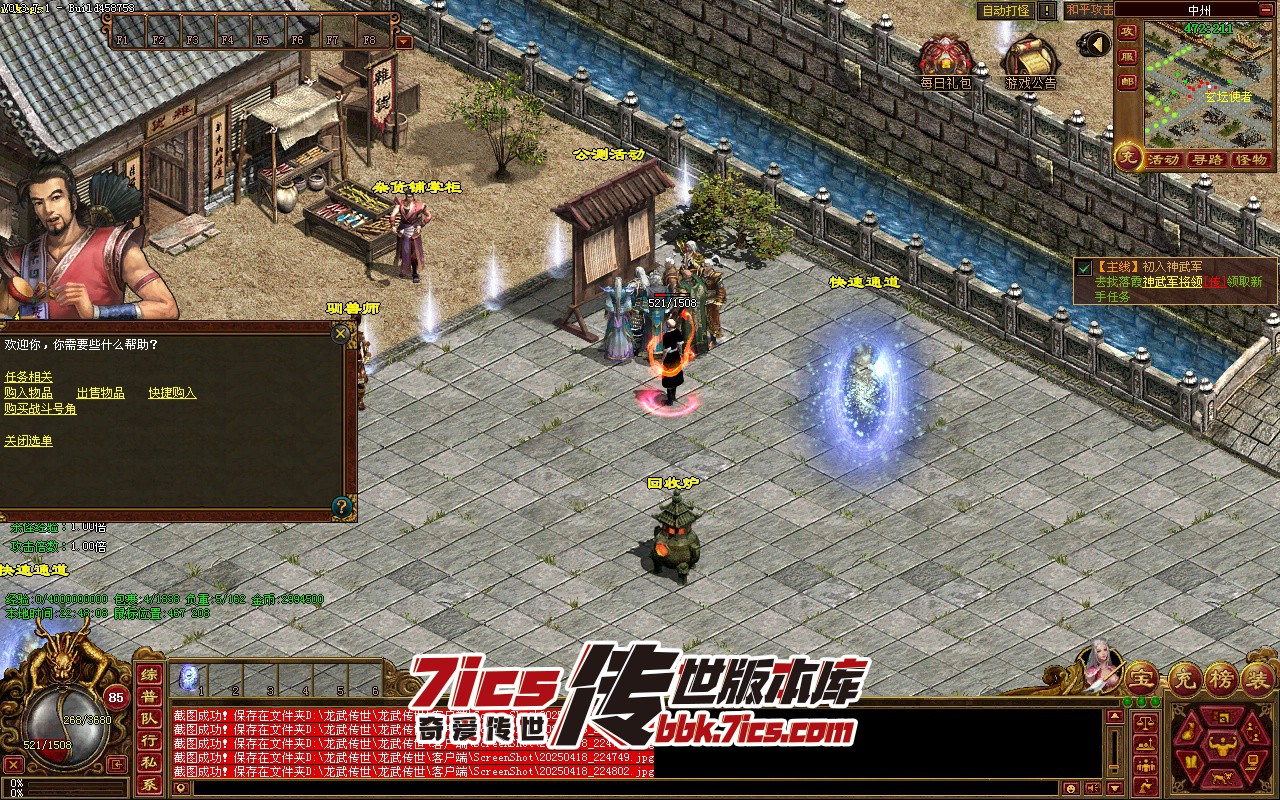Choose 购入物品 in the shop dialogue
The width and height of the screenshot is (1280, 800).
pyautogui.click(x=28, y=393)
